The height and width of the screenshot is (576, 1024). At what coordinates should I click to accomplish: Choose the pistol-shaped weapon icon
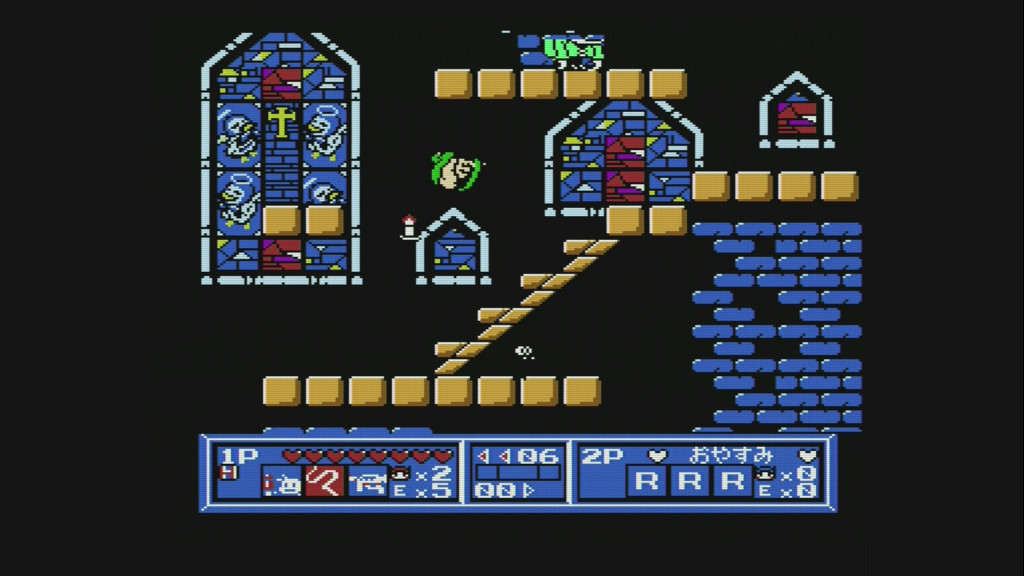click(x=366, y=482)
